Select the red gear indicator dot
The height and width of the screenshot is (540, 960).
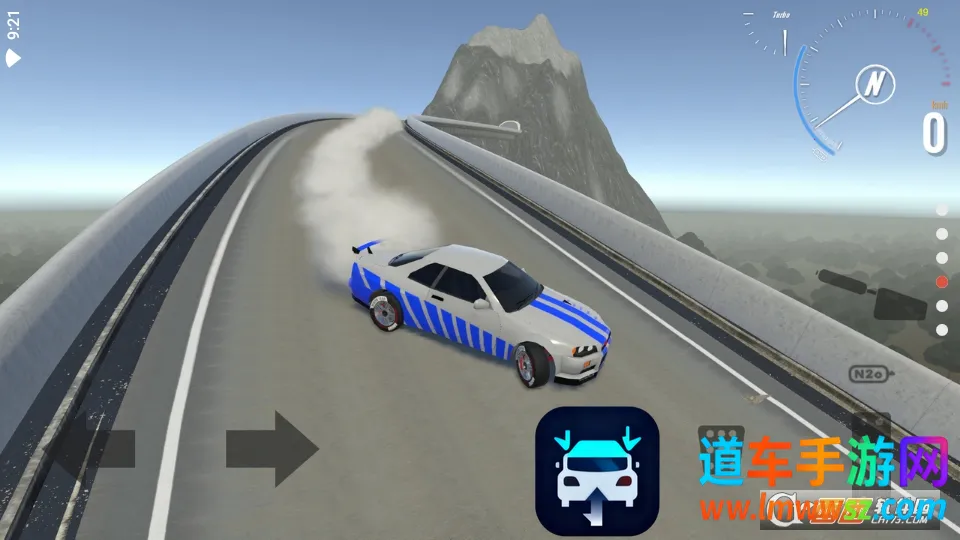[x=941, y=282]
